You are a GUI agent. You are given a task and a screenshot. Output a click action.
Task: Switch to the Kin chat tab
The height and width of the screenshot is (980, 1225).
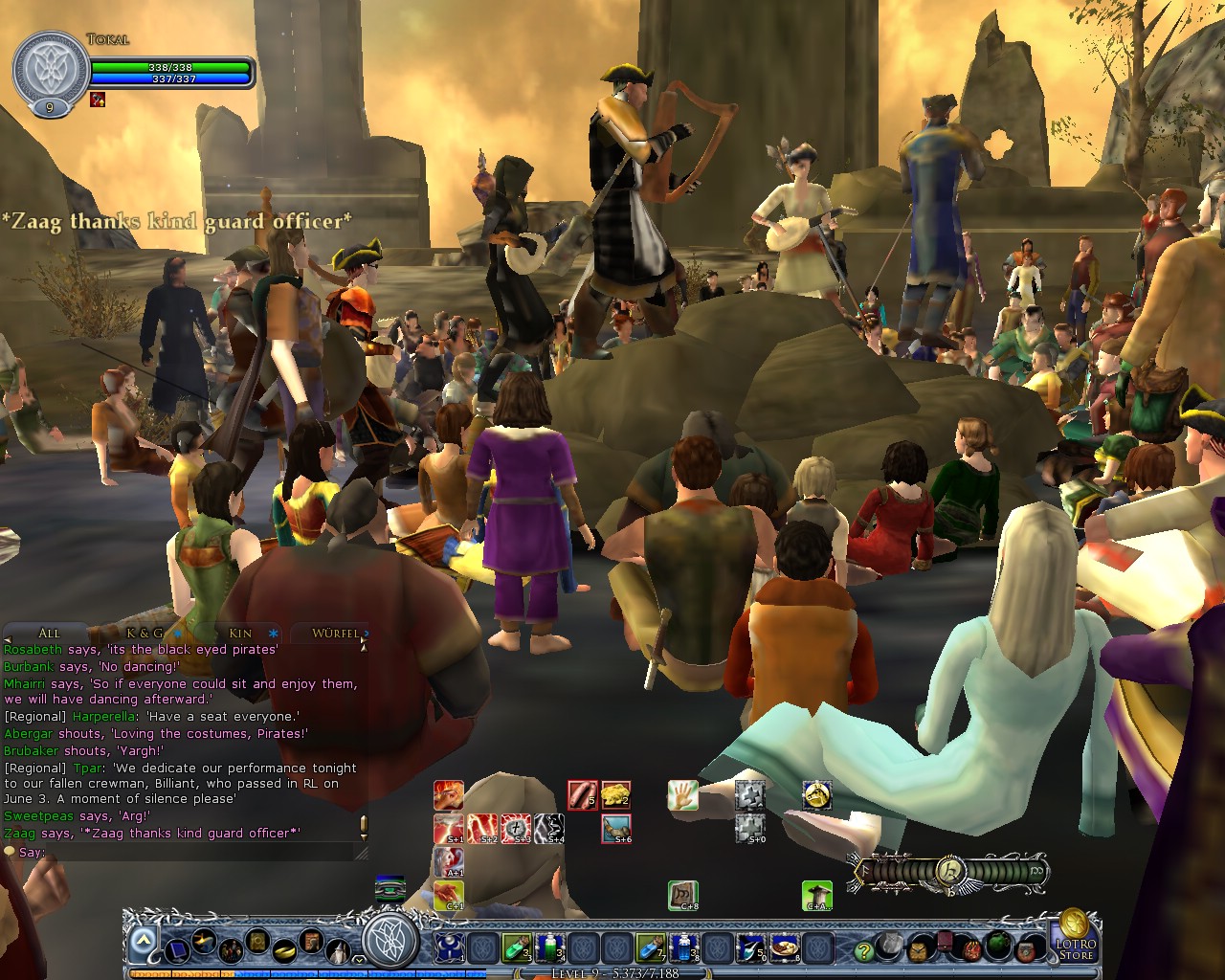[239, 634]
